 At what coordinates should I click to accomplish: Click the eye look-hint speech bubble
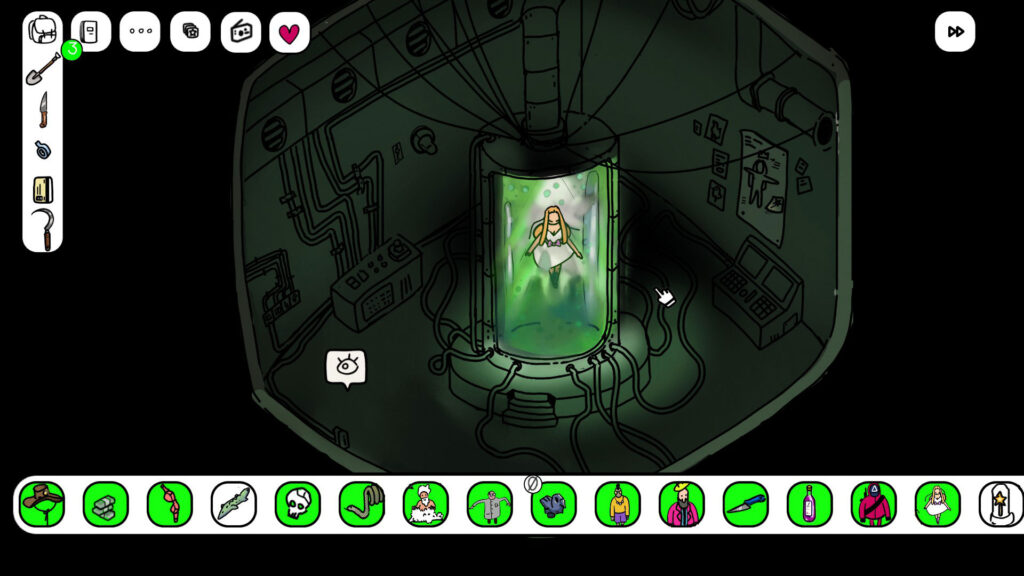pyautogui.click(x=346, y=367)
